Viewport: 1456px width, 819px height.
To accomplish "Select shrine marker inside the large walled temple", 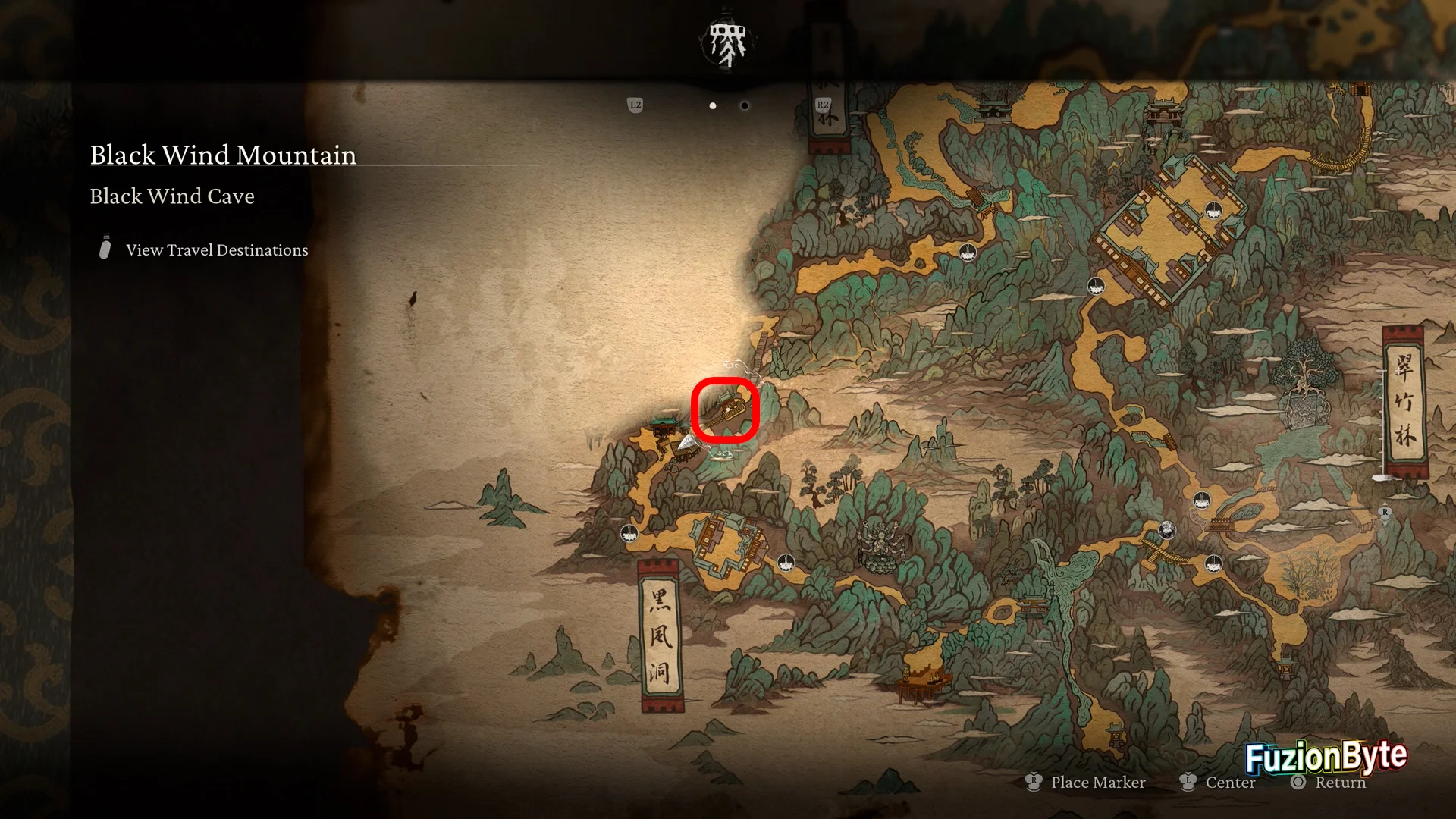I will (1213, 210).
